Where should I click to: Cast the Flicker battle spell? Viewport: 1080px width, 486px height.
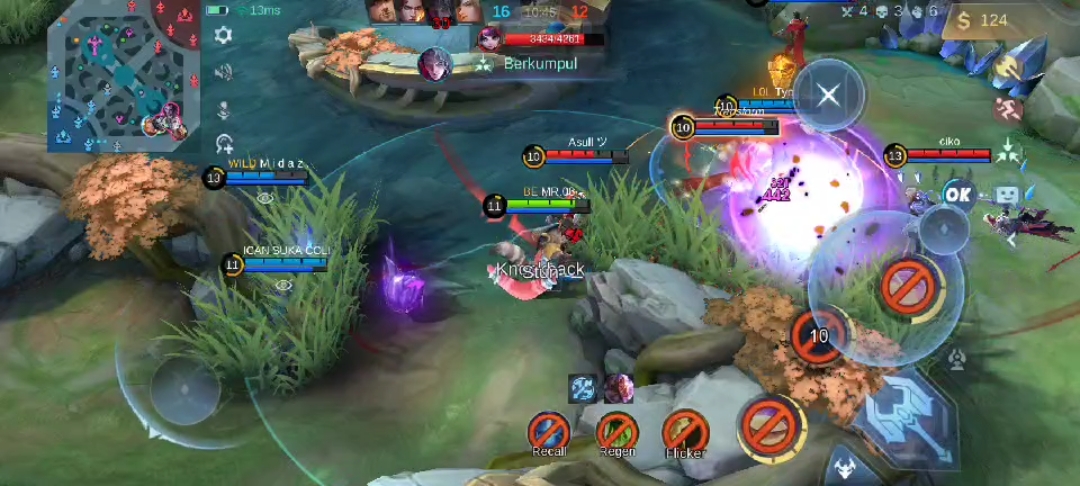(685, 432)
